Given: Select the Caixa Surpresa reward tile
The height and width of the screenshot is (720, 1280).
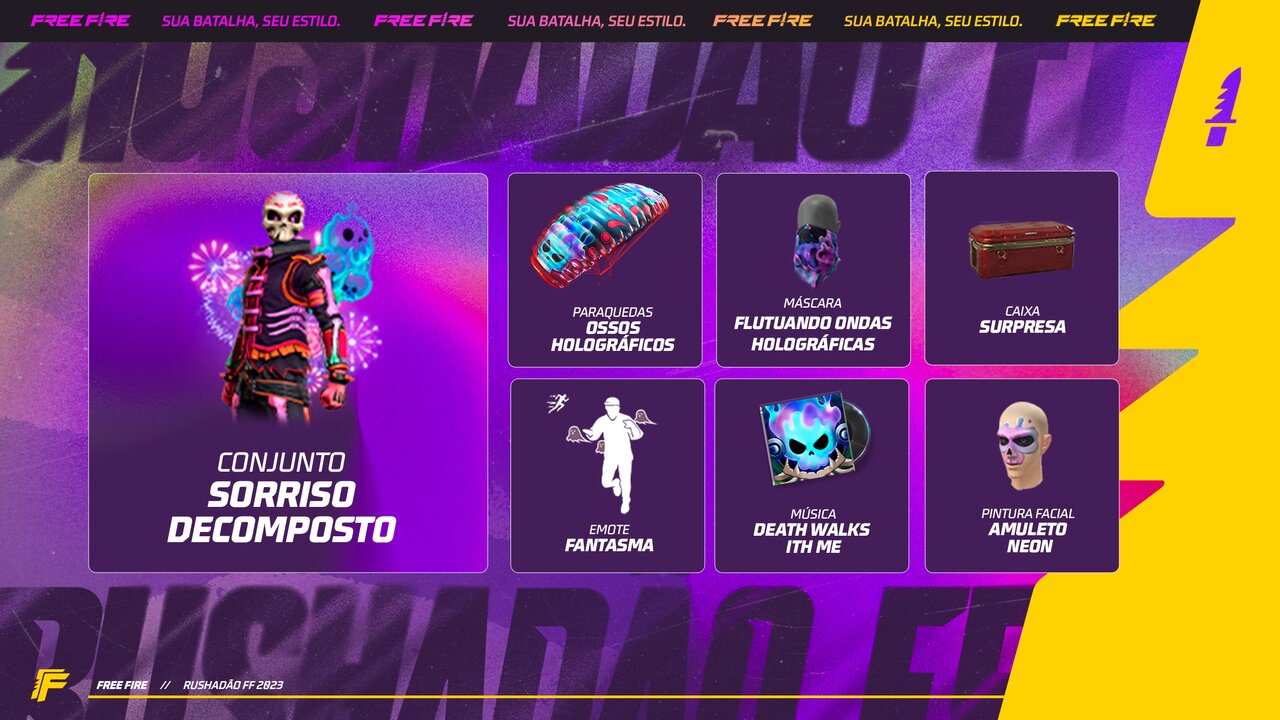Looking at the screenshot, I should pyautogui.click(x=1021, y=268).
